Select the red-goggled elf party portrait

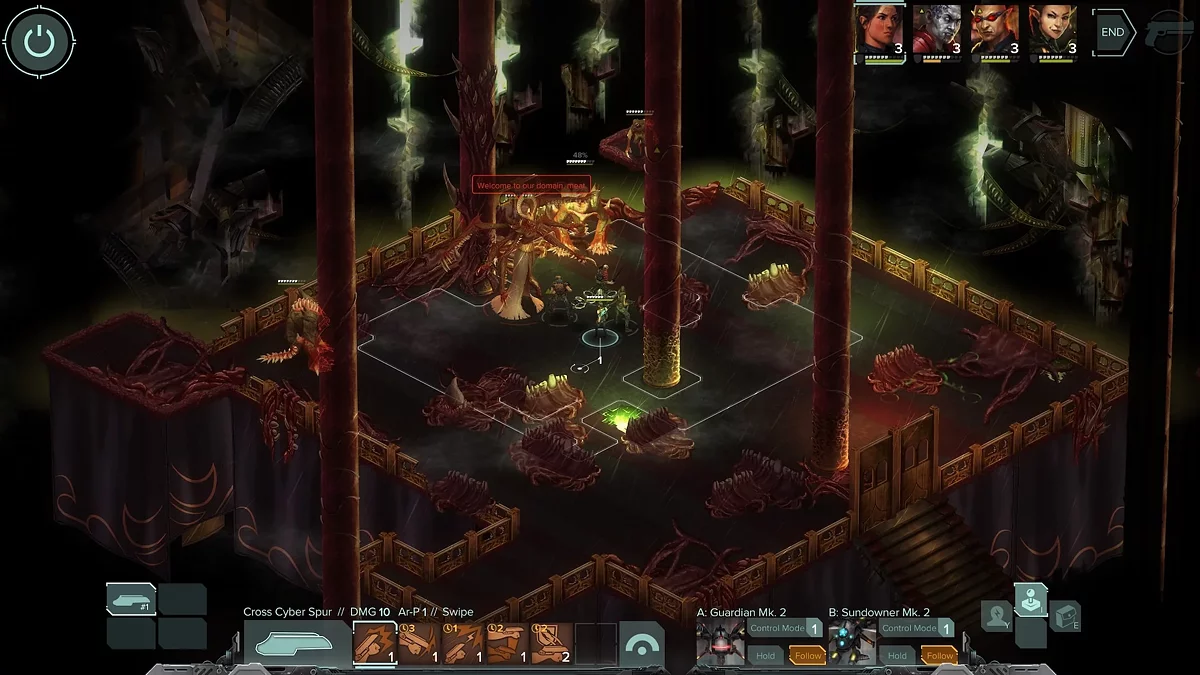[x=995, y=32]
